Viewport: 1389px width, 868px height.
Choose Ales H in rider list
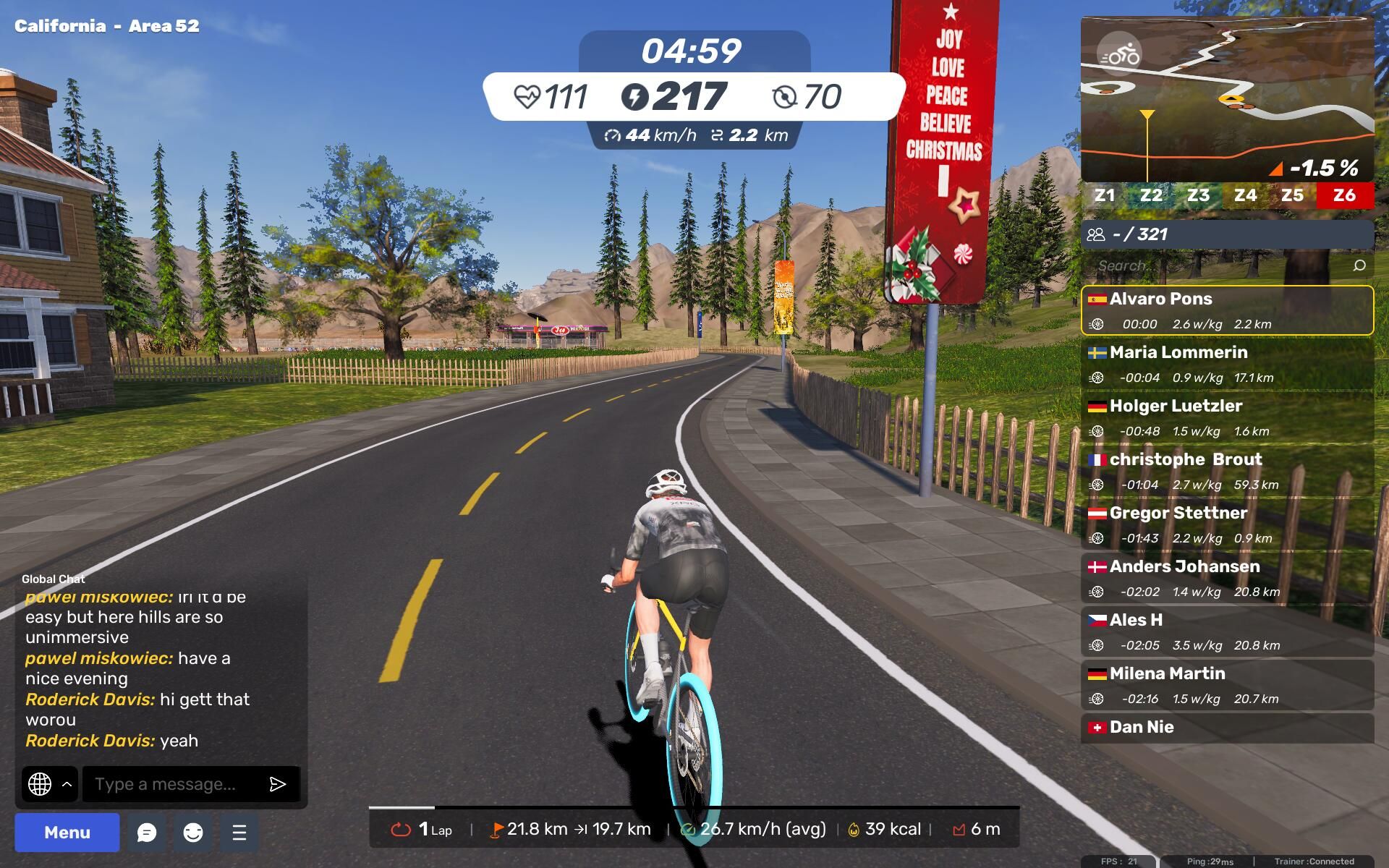(x=1227, y=631)
